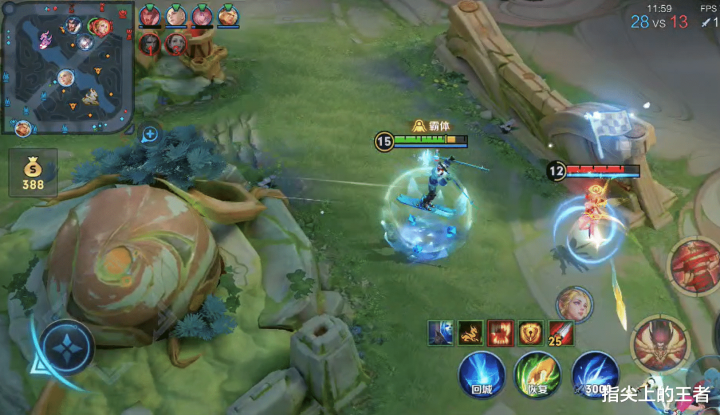Select the blue hooded figure item icon
This screenshot has height=415, width=720.
[440, 333]
